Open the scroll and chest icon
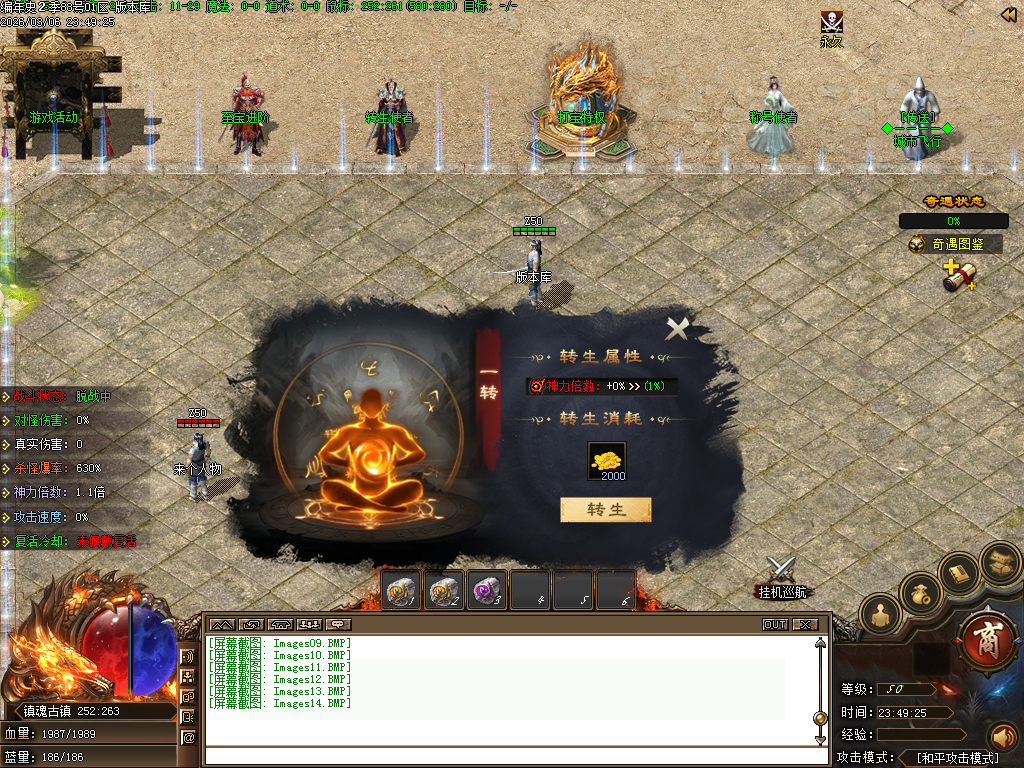1024x768 pixels. point(998,561)
